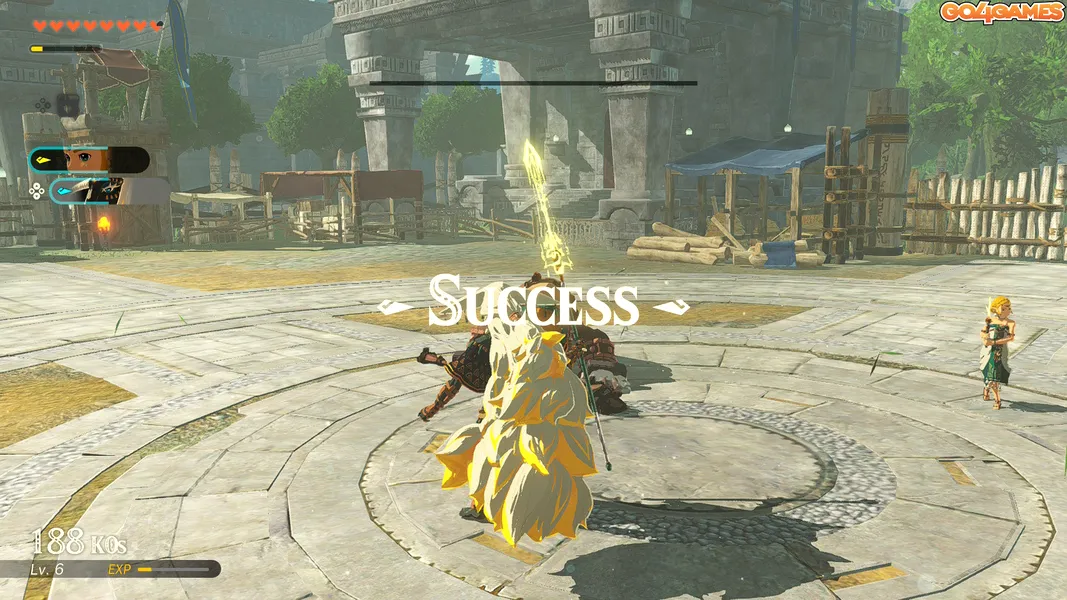Select the dark square item slot under the gauge
The image size is (1067, 600).
coord(67,103)
